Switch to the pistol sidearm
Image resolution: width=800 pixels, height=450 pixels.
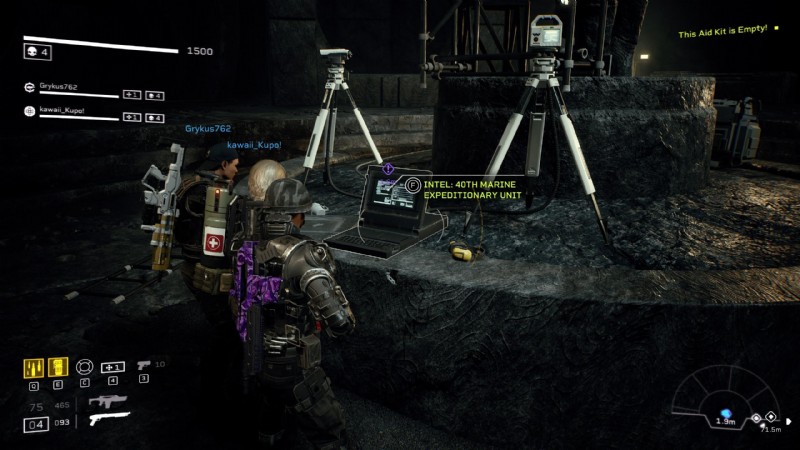tap(143, 366)
